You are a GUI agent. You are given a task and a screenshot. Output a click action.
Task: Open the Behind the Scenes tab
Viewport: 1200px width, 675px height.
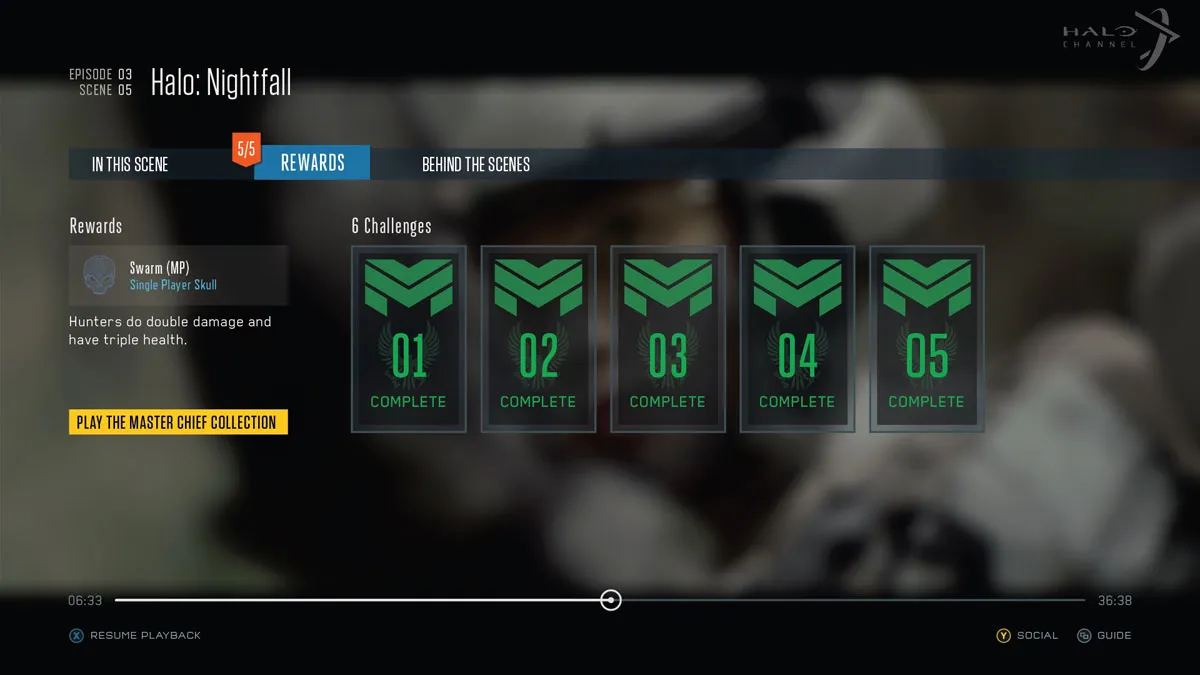476,164
